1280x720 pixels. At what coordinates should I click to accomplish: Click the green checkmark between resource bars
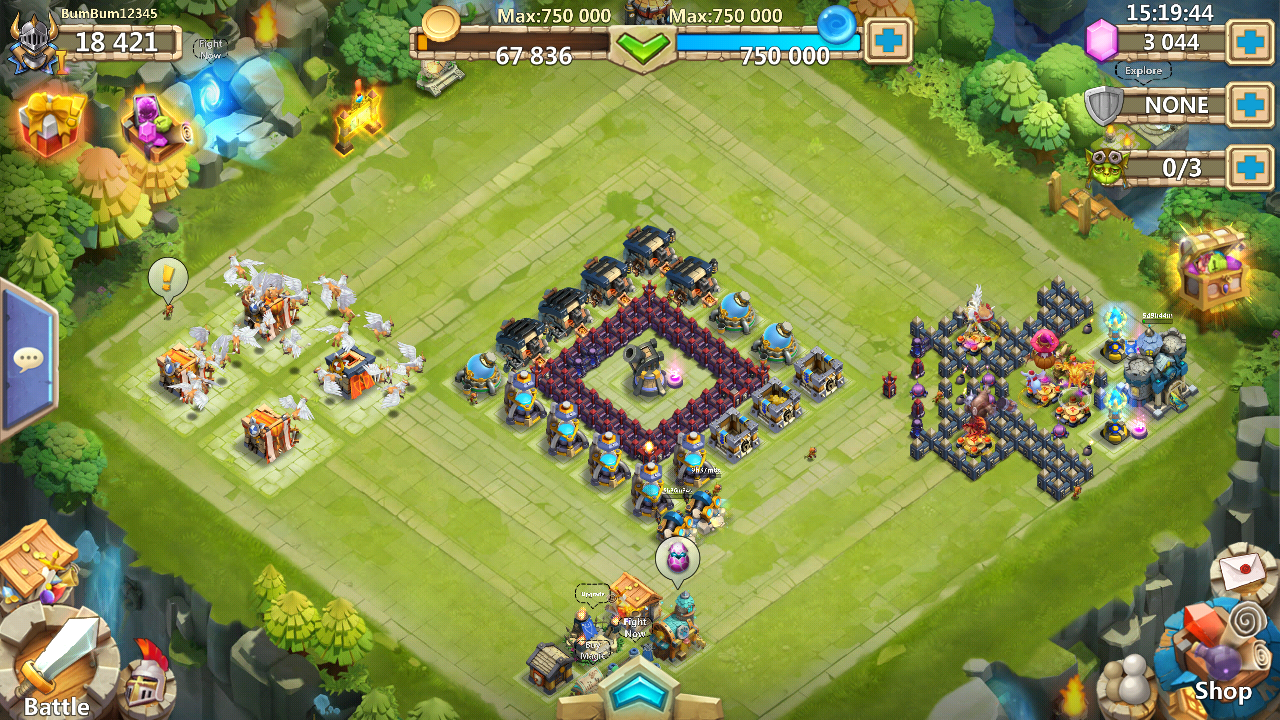click(x=643, y=47)
